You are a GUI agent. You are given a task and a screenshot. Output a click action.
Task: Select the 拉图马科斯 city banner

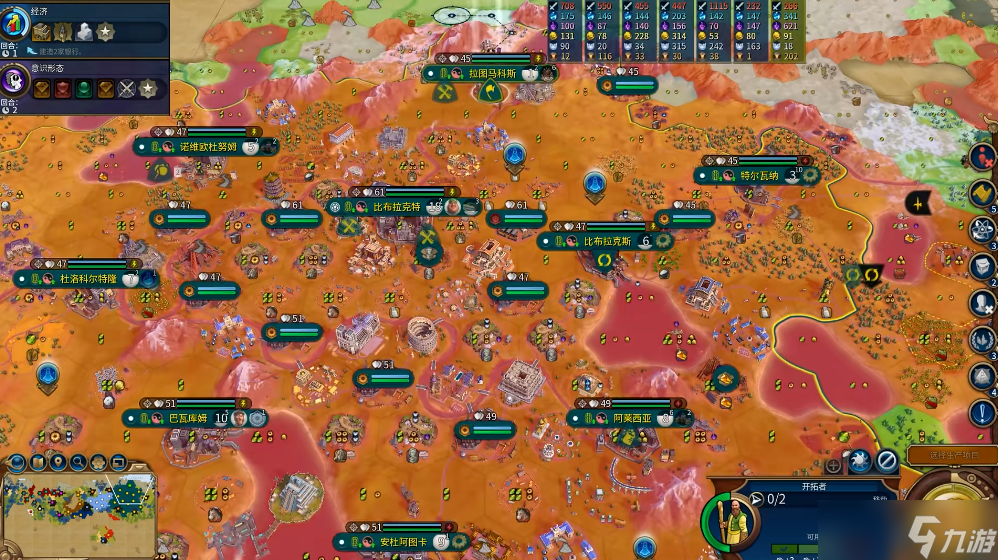click(492, 73)
